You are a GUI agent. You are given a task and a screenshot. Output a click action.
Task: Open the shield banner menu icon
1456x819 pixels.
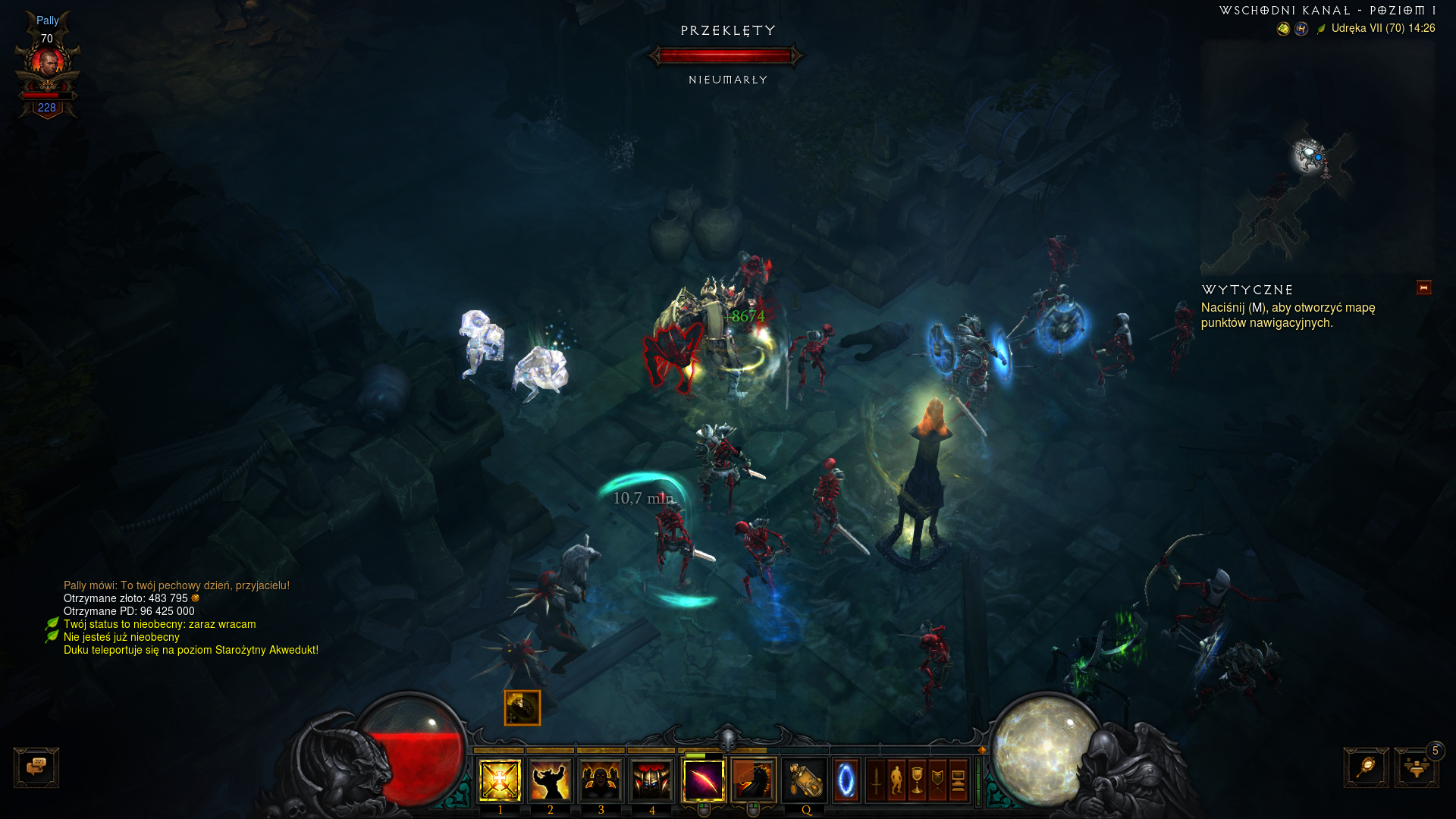(937, 780)
